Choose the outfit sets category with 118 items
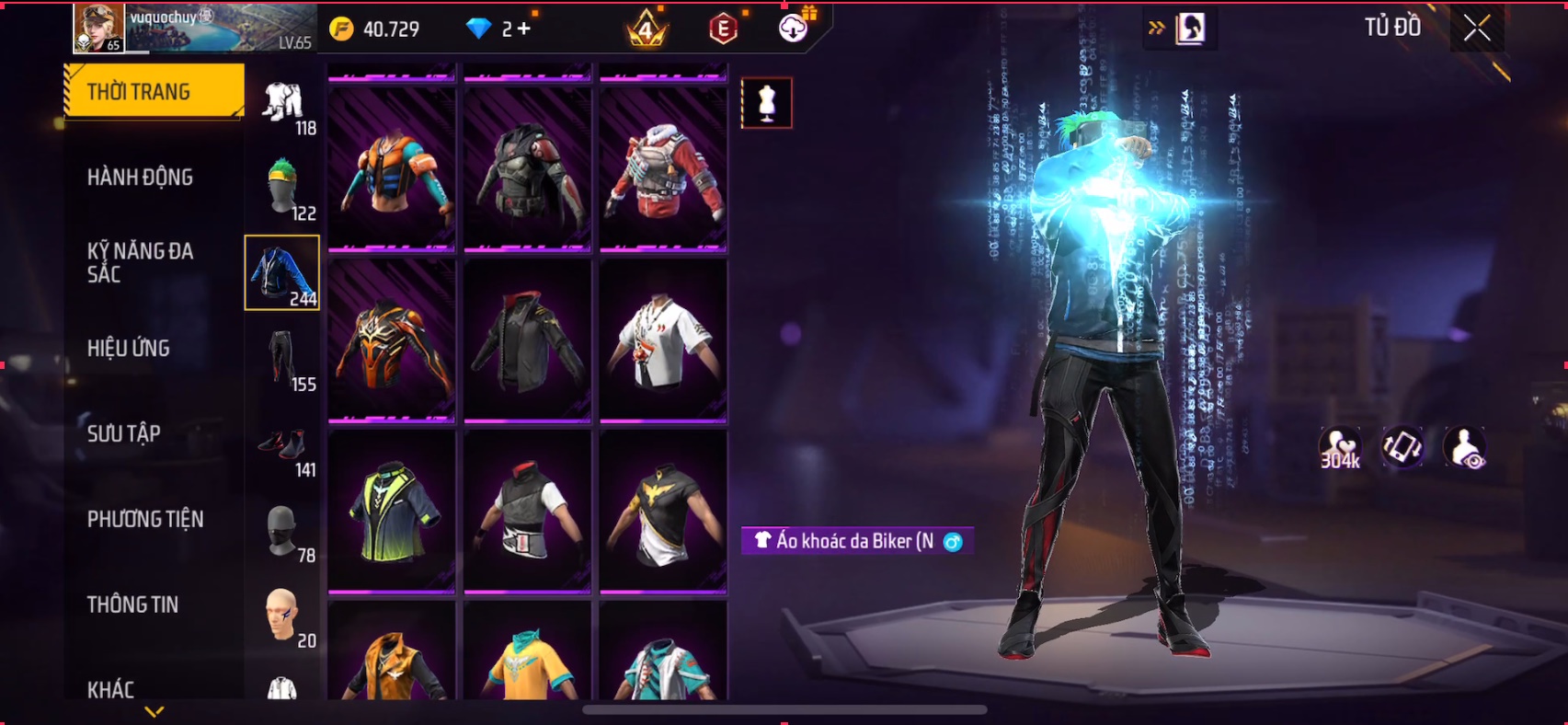Screen dimensions: 1568x725 pos(283,104)
